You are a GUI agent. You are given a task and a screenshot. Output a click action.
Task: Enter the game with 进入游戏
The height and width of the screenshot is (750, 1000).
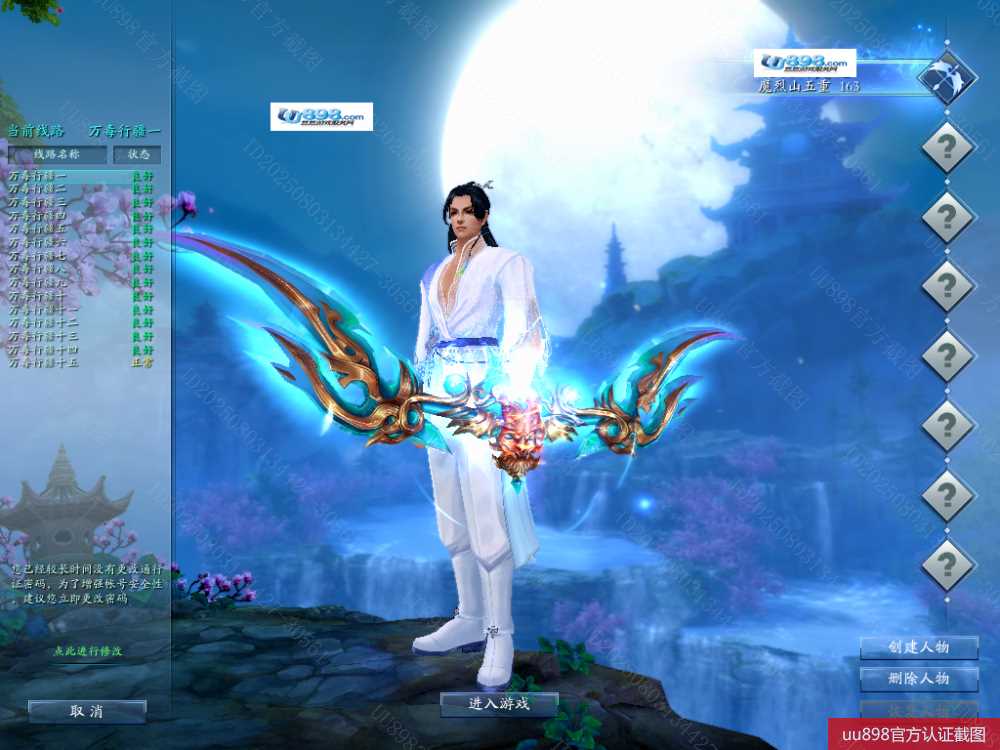499,704
